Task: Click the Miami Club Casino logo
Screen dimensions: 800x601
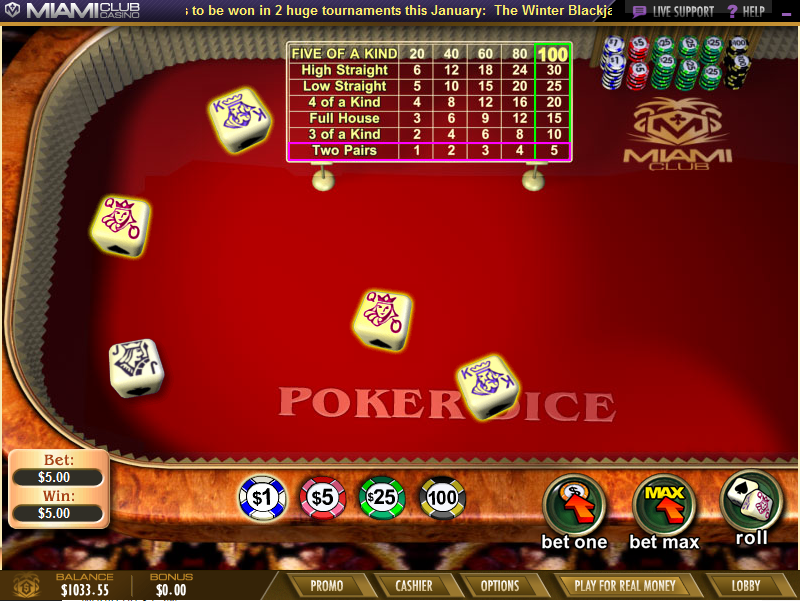Action: click(x=72, y=11)
